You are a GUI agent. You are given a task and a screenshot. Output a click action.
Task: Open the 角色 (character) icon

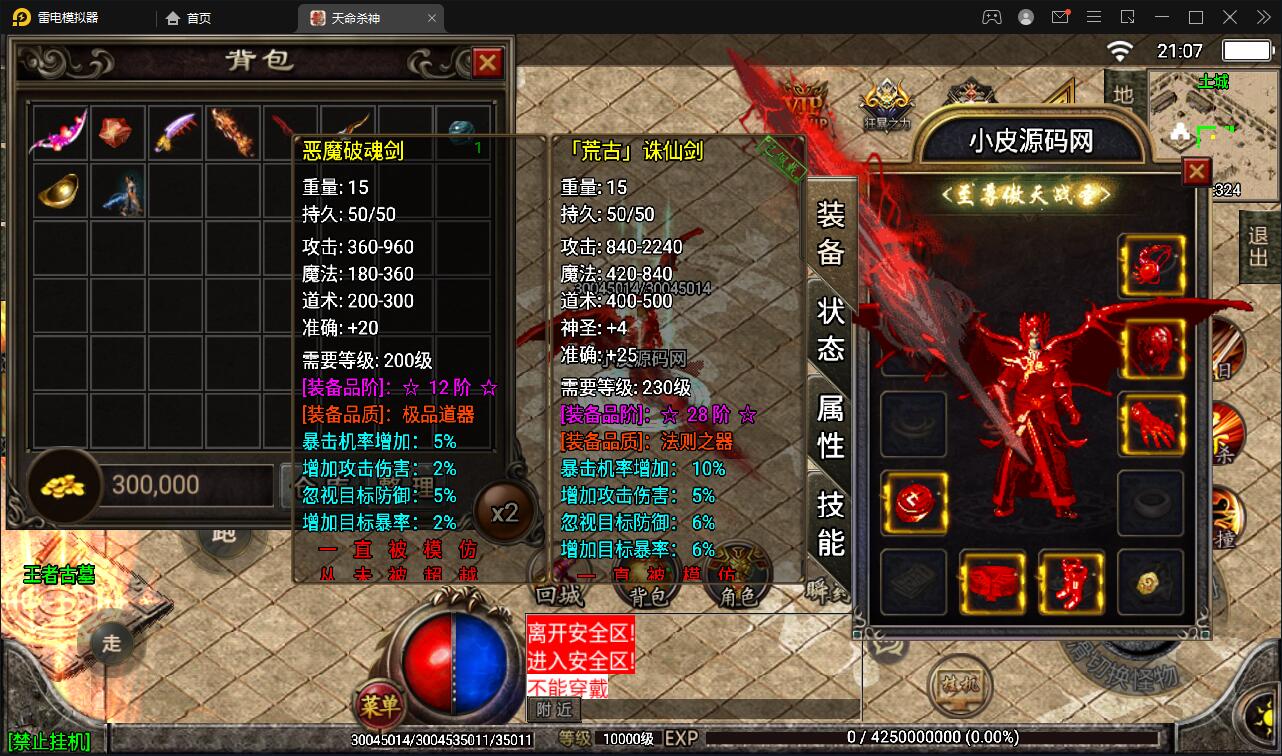(737, 593)
